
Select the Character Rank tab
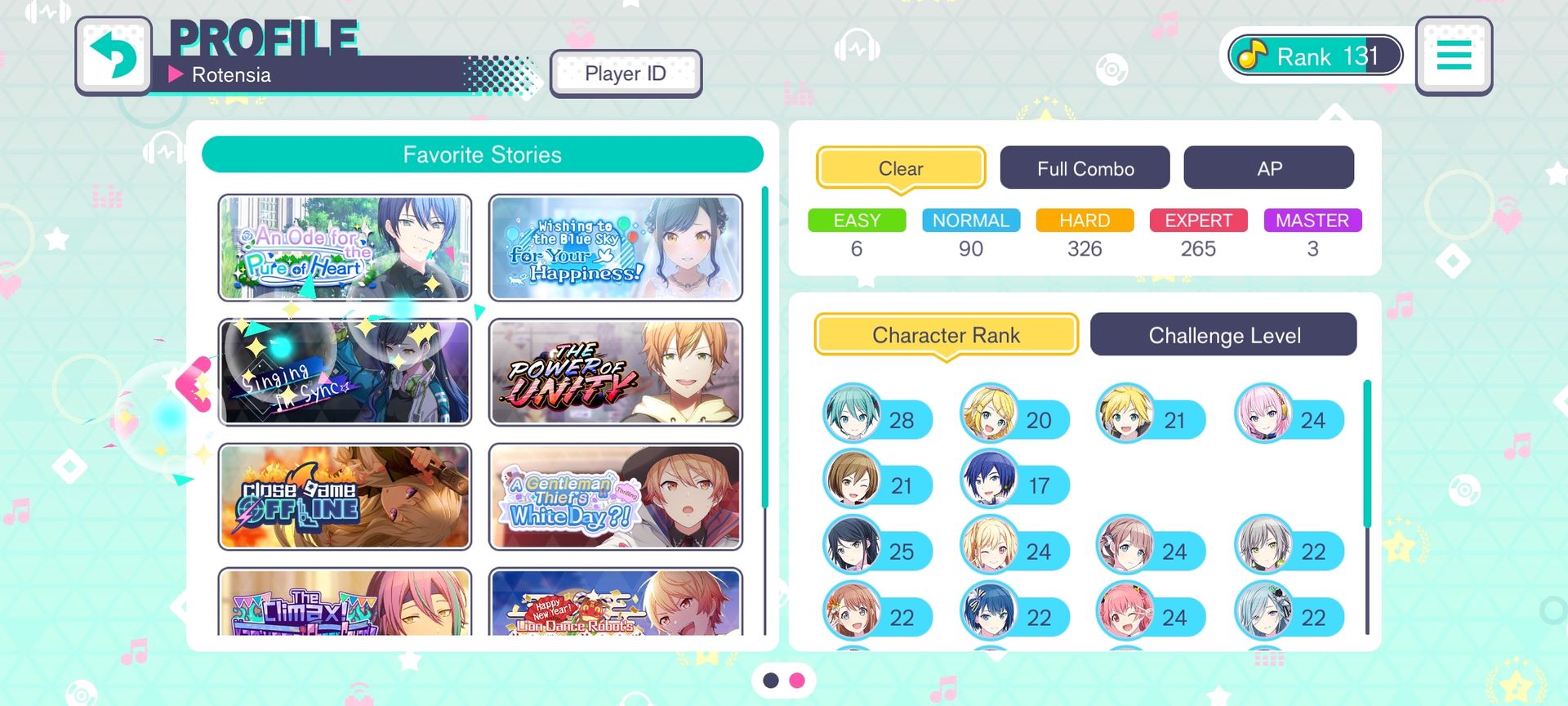click(946, 335)
